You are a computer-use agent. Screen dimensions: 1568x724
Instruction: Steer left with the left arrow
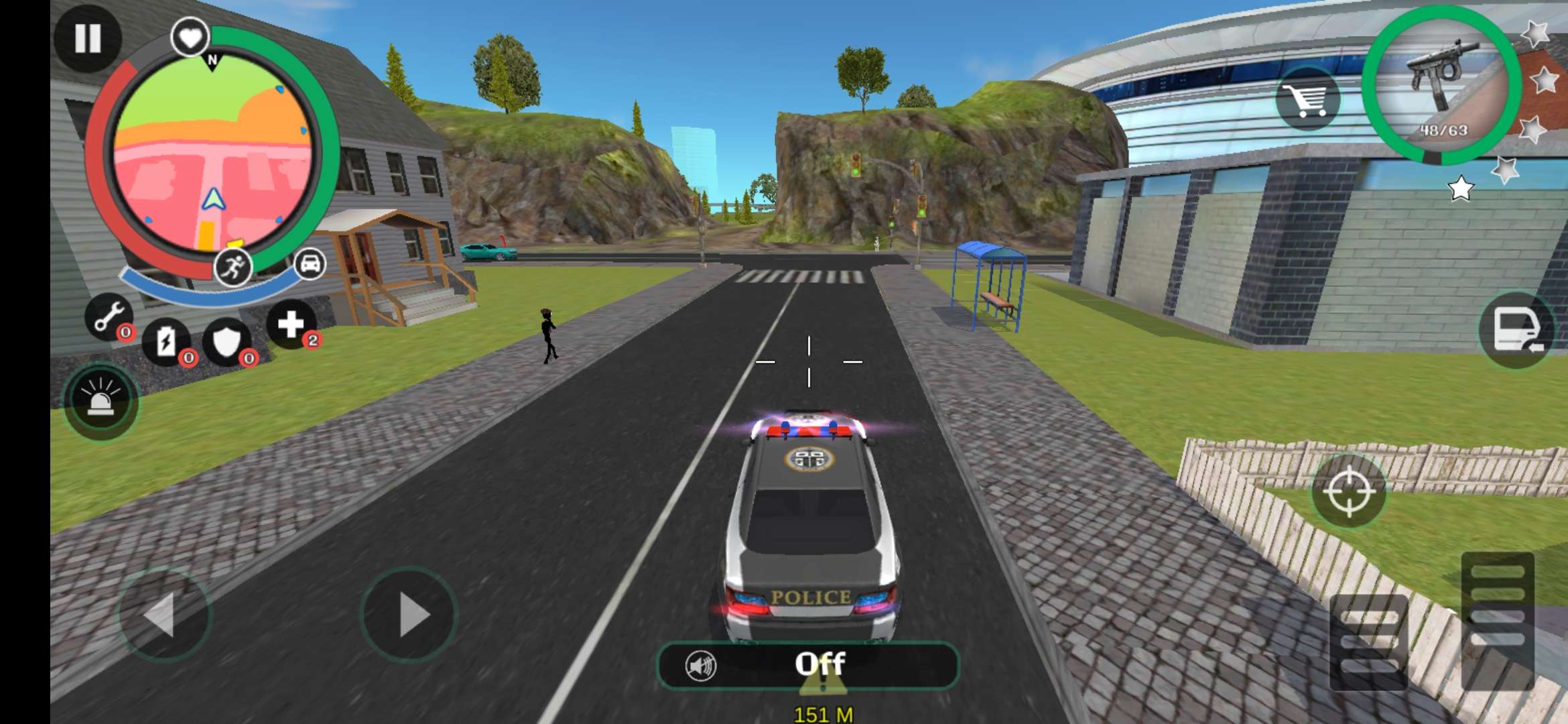(x=164, y=614)
